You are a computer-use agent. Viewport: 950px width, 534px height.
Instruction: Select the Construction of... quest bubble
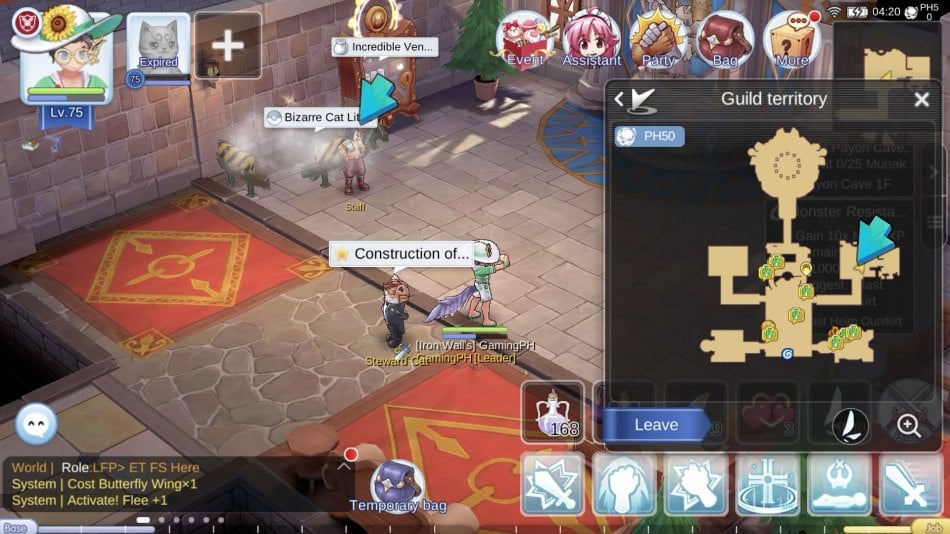401,254
